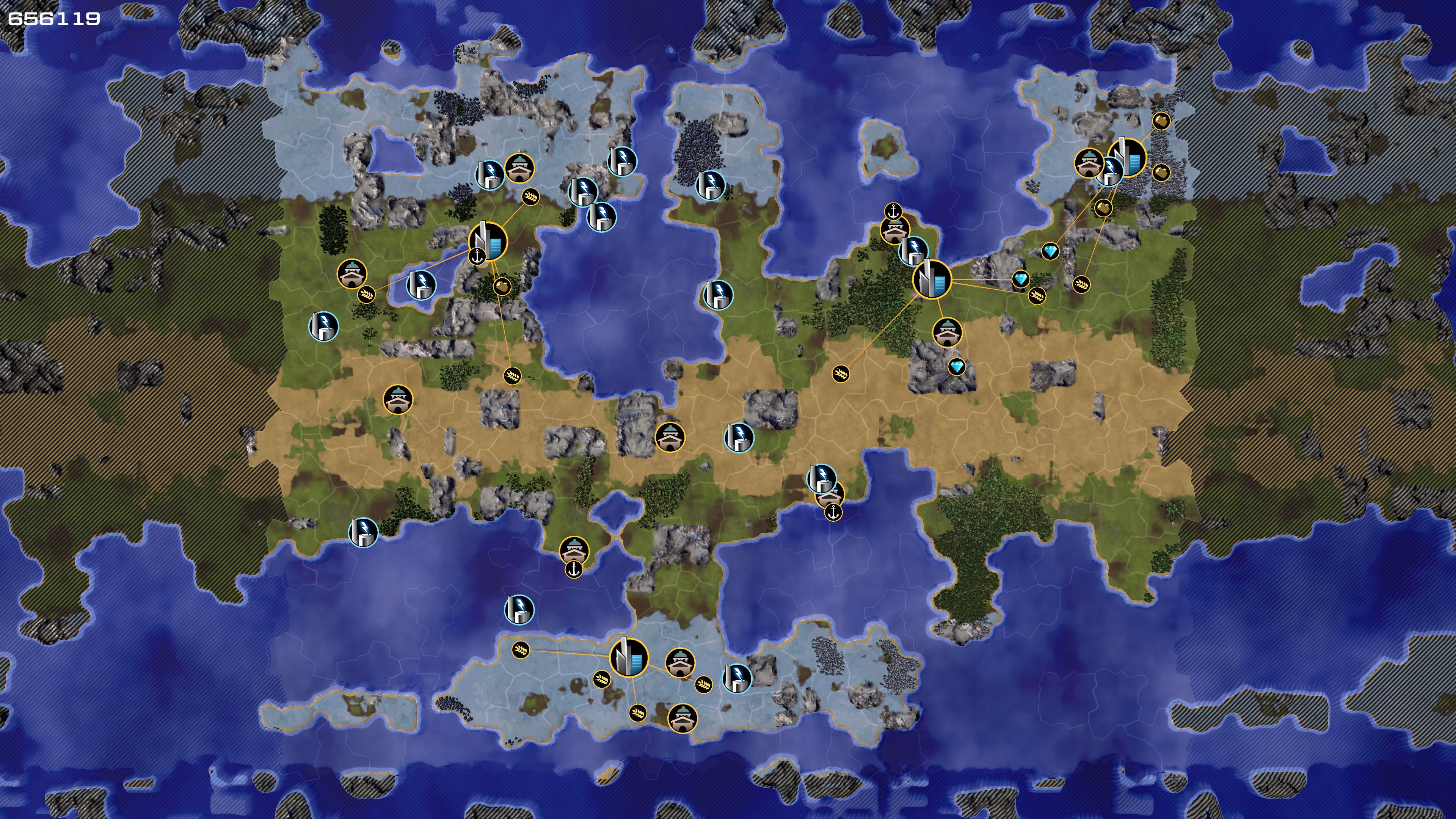Select the power plant marker on the small western lake

pos(421,284)
